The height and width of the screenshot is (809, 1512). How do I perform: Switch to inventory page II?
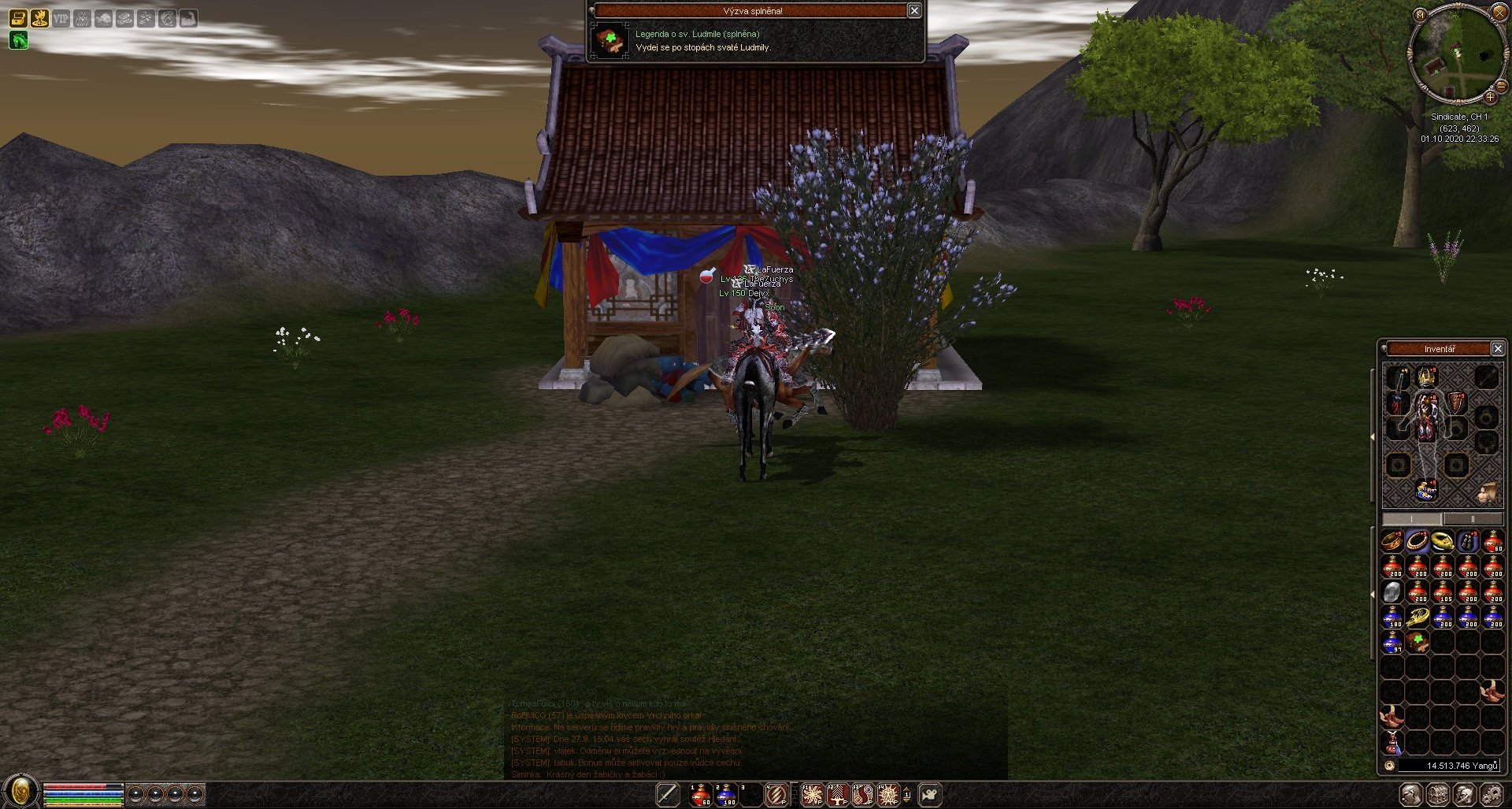click(x=1473, y=519)
